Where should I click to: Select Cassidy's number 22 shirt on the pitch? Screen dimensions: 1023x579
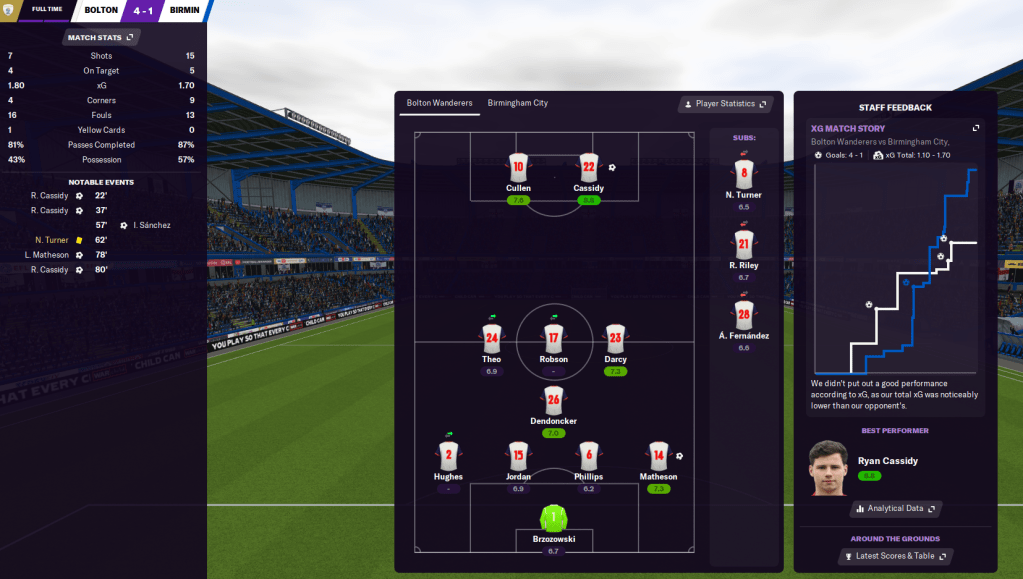coord(588,167)
